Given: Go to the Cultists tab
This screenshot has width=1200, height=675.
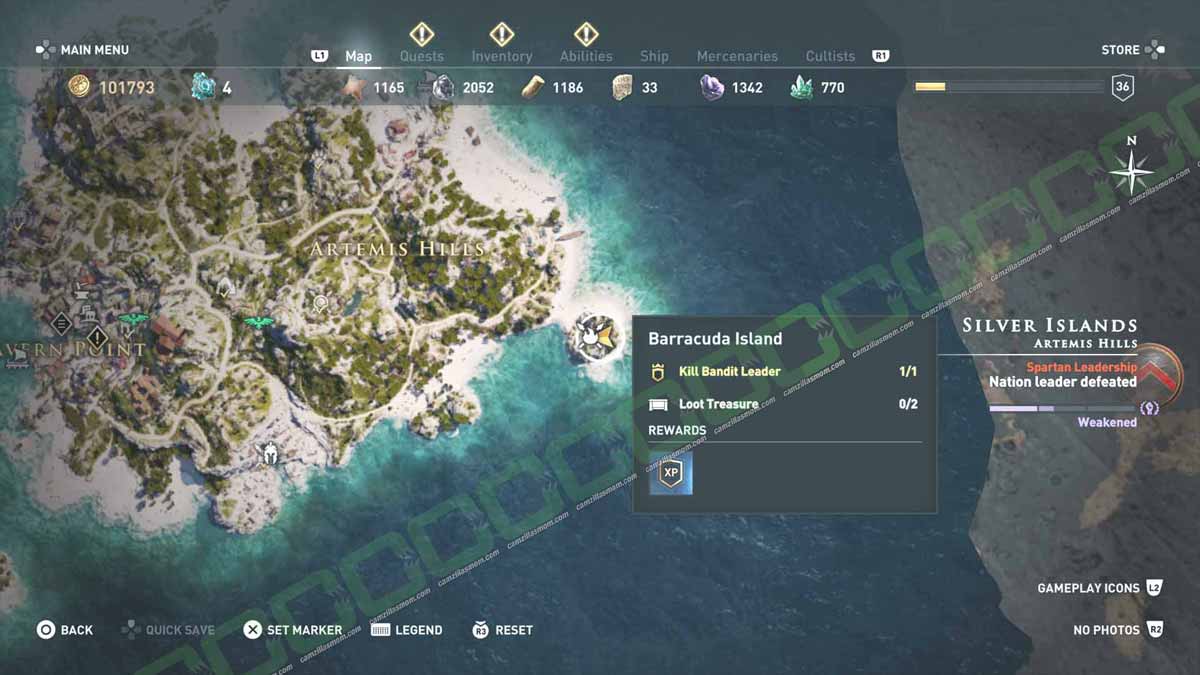Looking at the screenshot, I should pyautogui.click(x=830, y=56).
